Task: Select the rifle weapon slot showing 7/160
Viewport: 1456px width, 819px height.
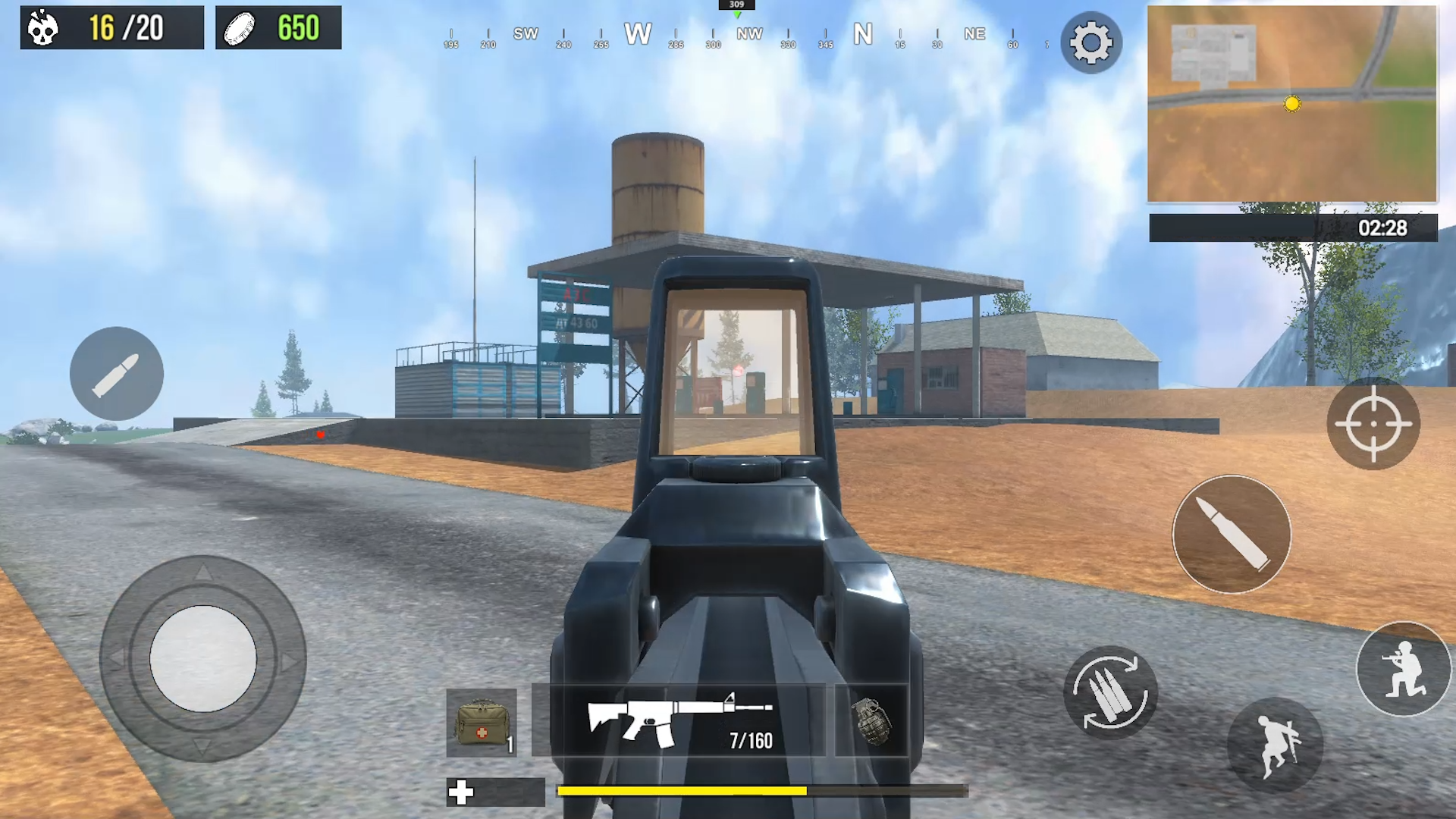Action: coord(680,720)
